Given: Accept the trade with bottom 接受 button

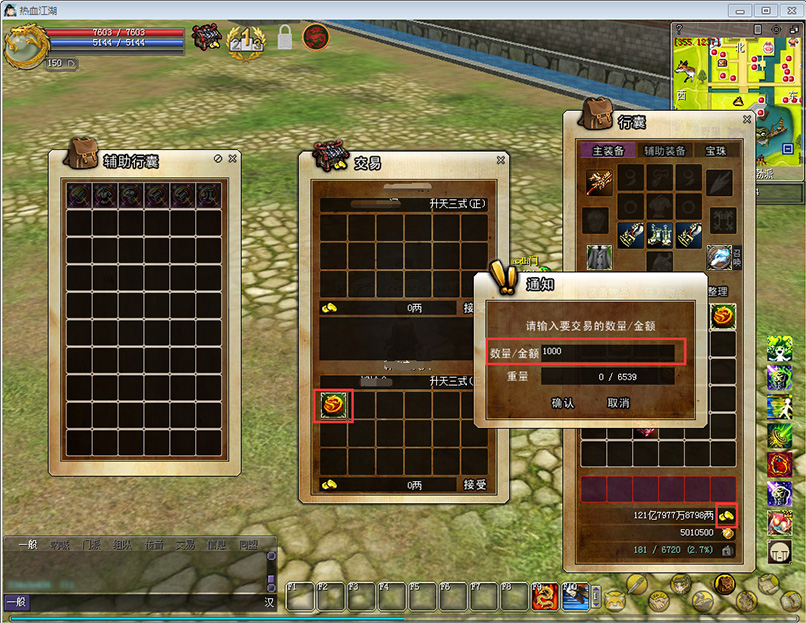Looking at the screenshot, I should pos(475,485).
